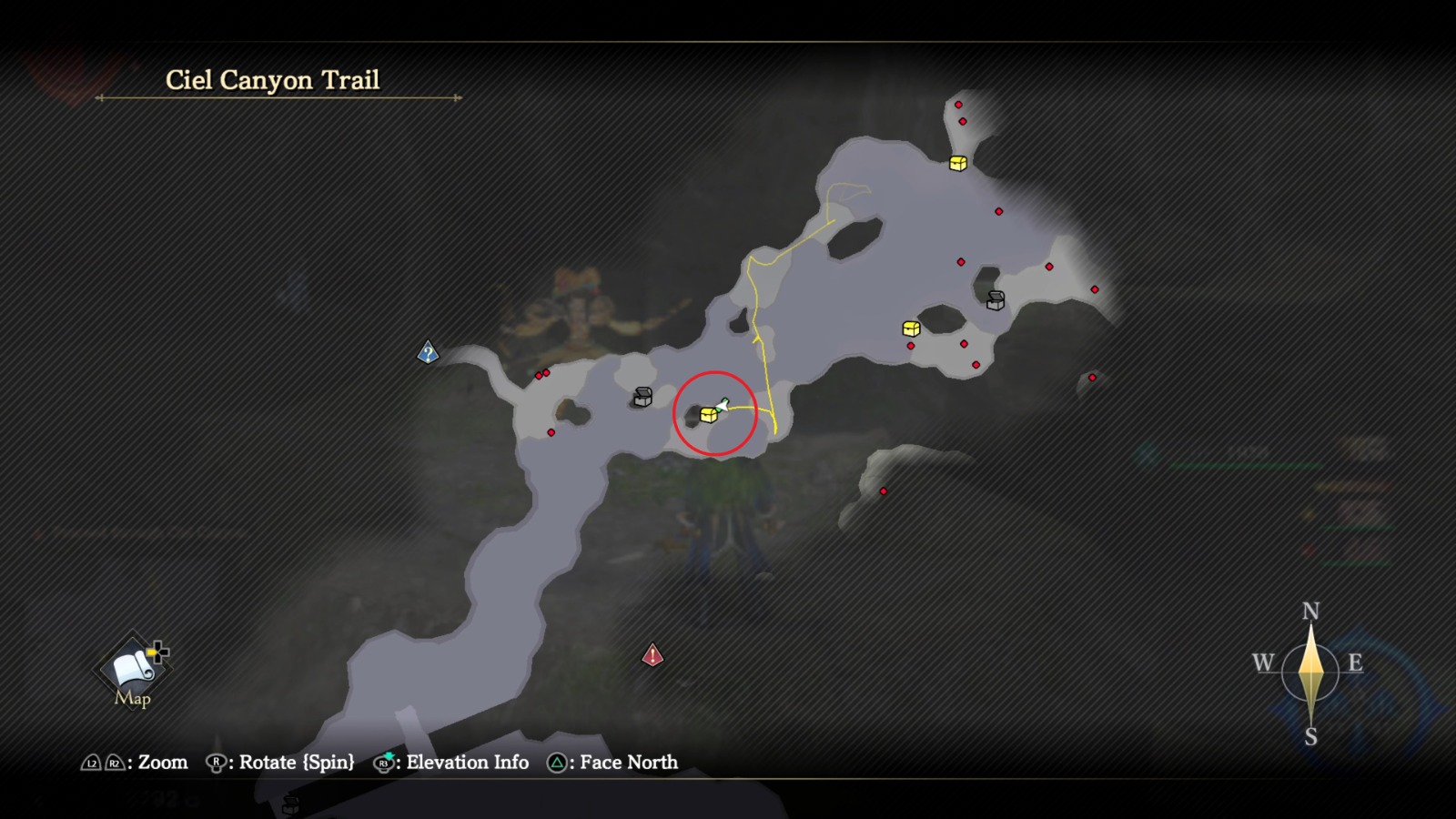Click the red exclamation hazard marker
The height and width of the screenshot is (819, 1456).
(x=652, y=655)
